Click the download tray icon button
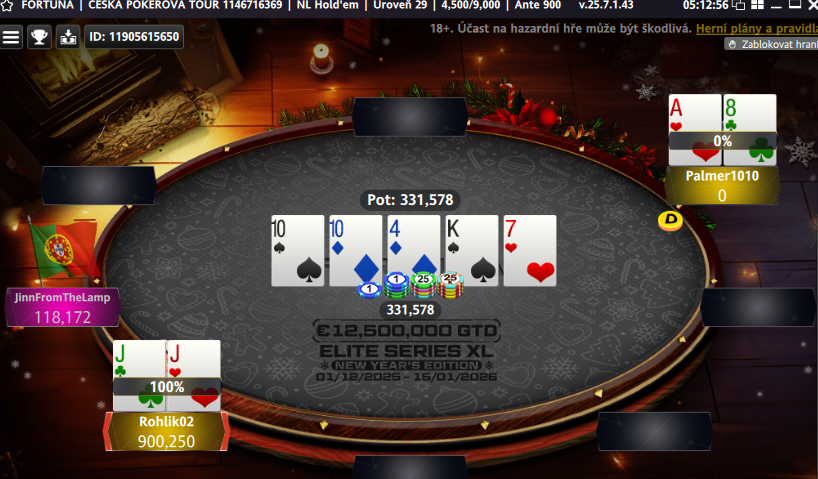 point(68,37)
